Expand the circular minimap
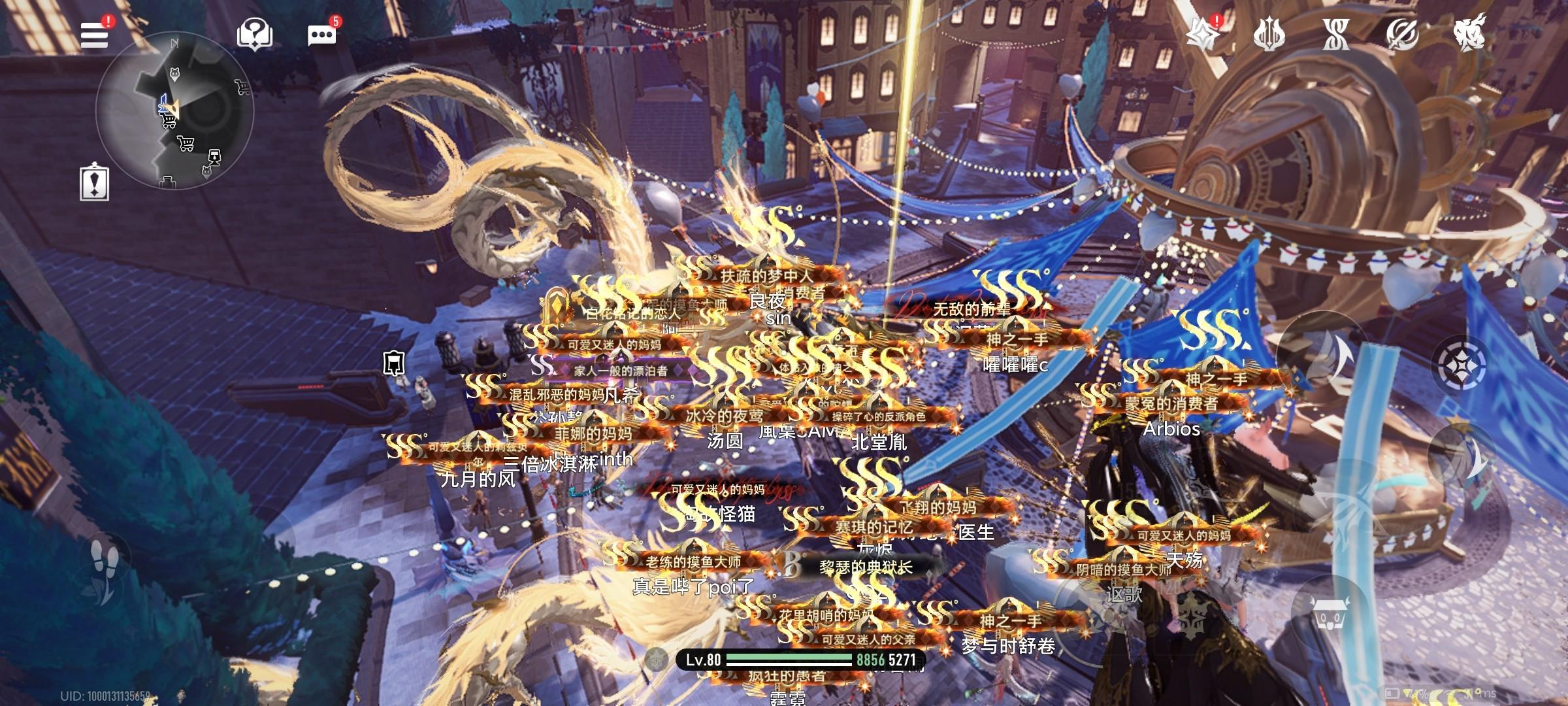The image size is (1568, 706). coord(174,111)
